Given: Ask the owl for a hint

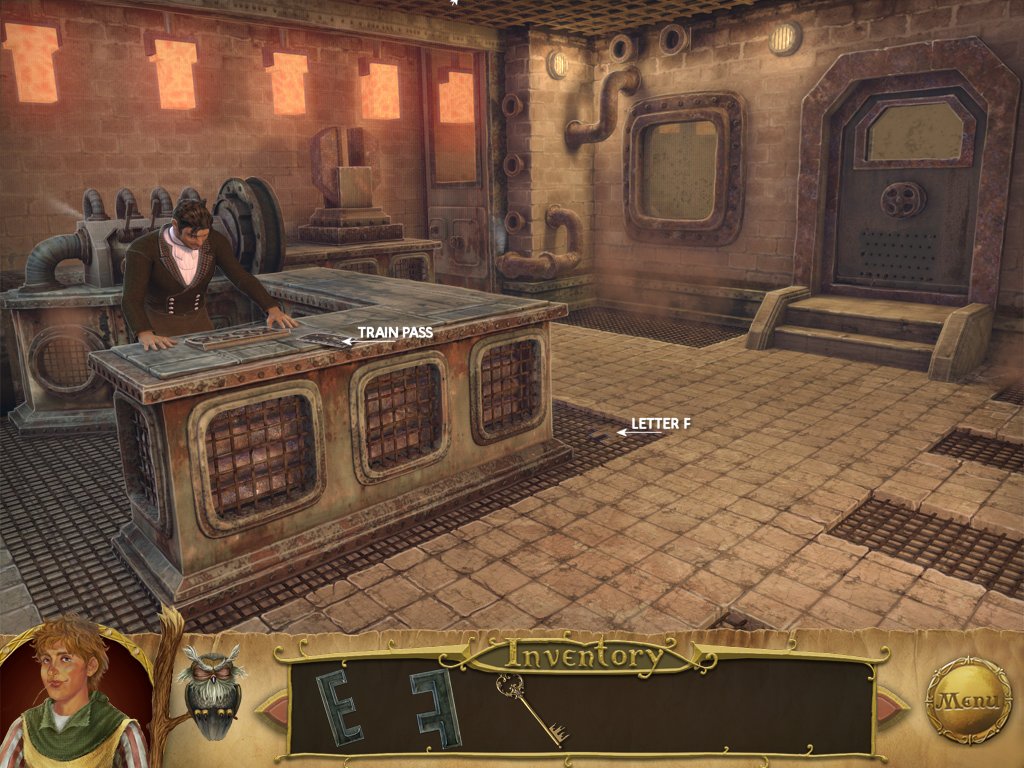Looking at the screenshot, I should 210,690.
